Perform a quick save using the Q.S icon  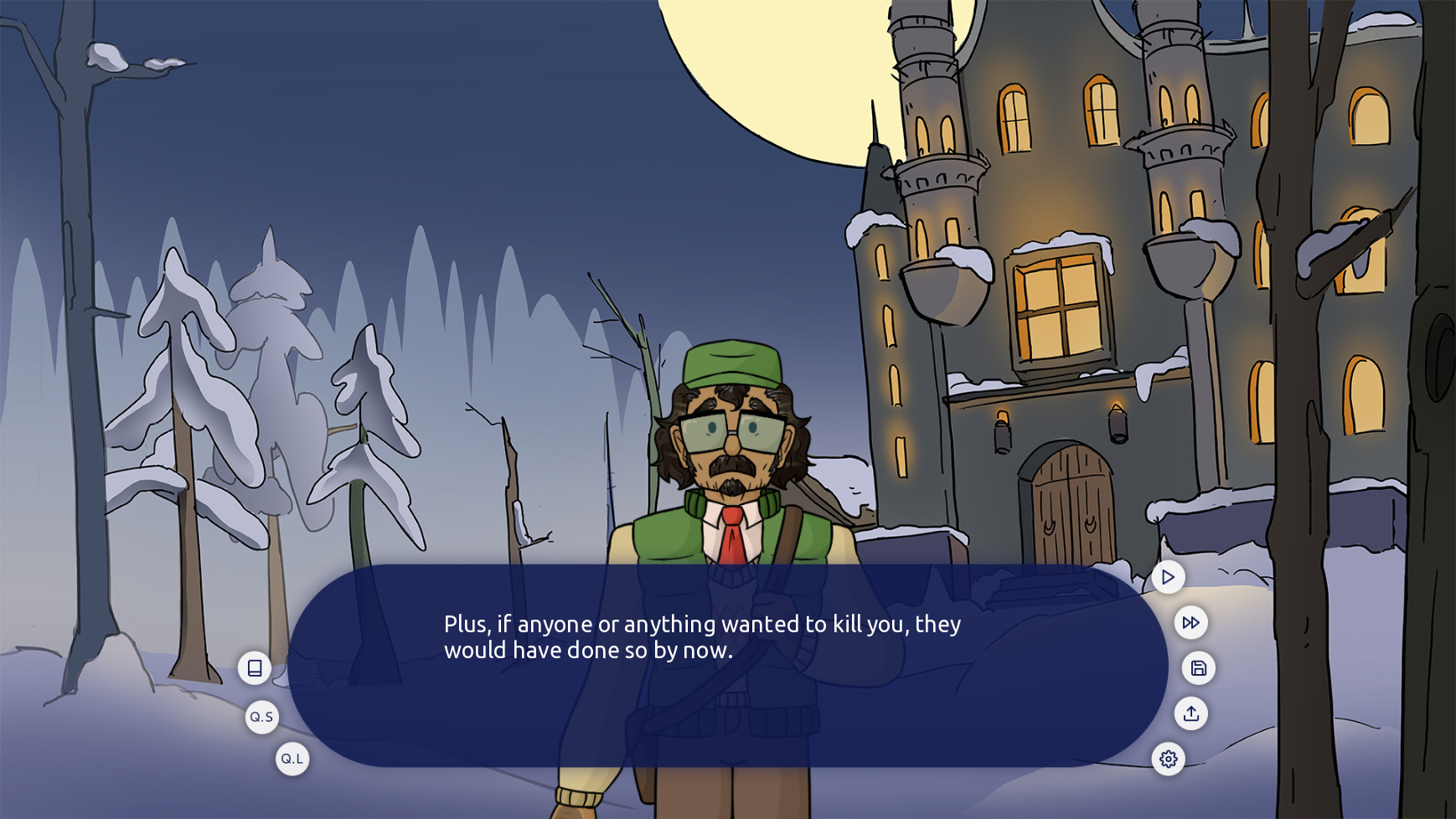tap(261, 717)
